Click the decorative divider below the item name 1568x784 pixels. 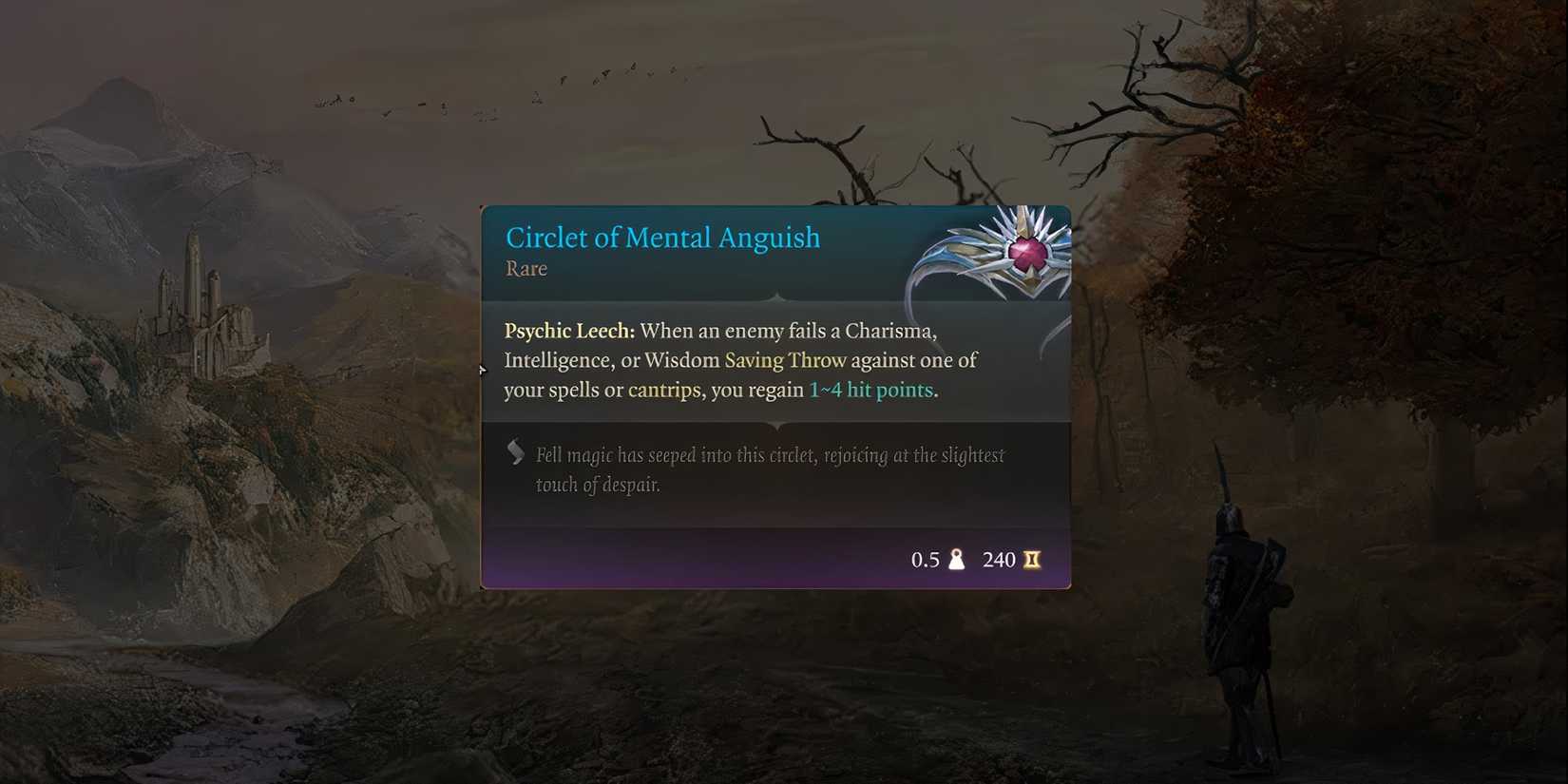774,298
